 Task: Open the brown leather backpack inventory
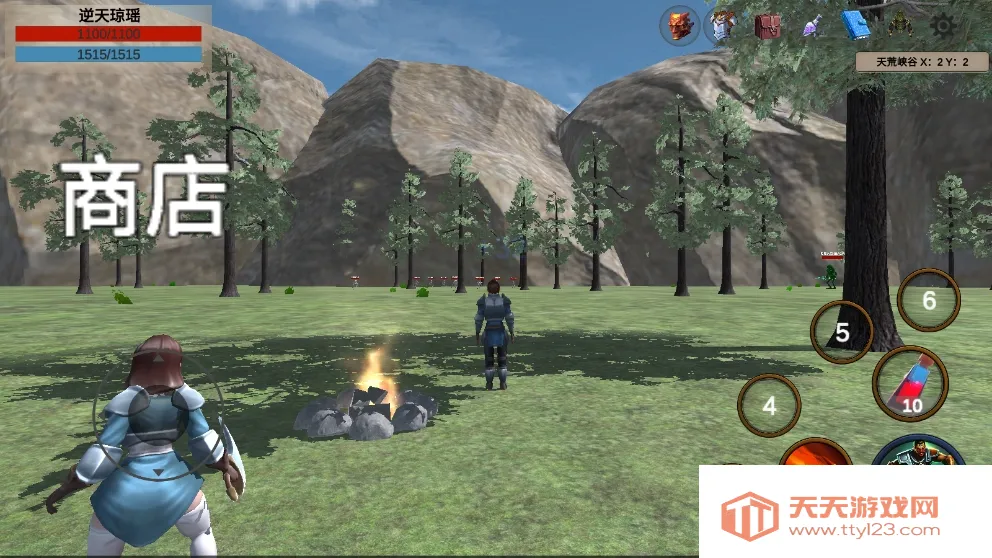click(768, 26)
